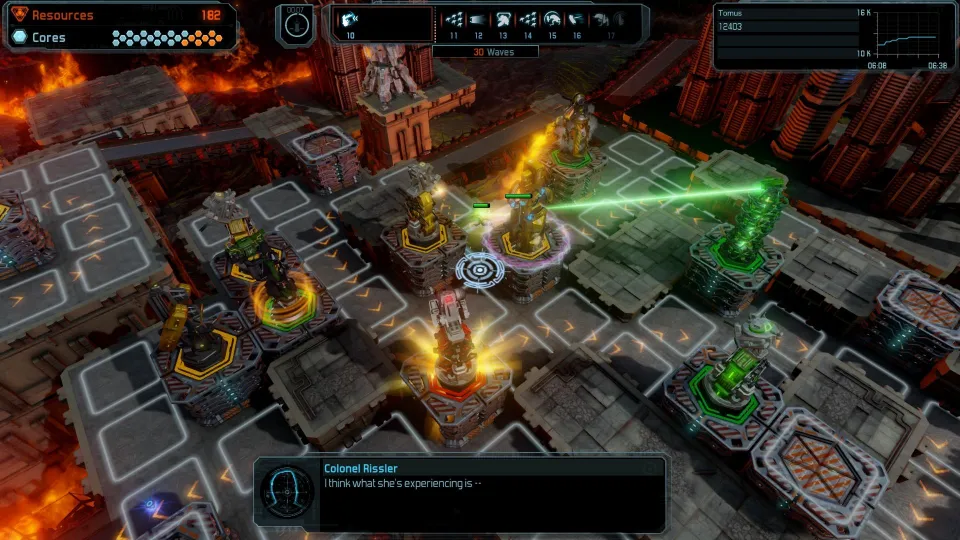
Task: Select the wave 13 enemy icon
Action: pos(503,19)
